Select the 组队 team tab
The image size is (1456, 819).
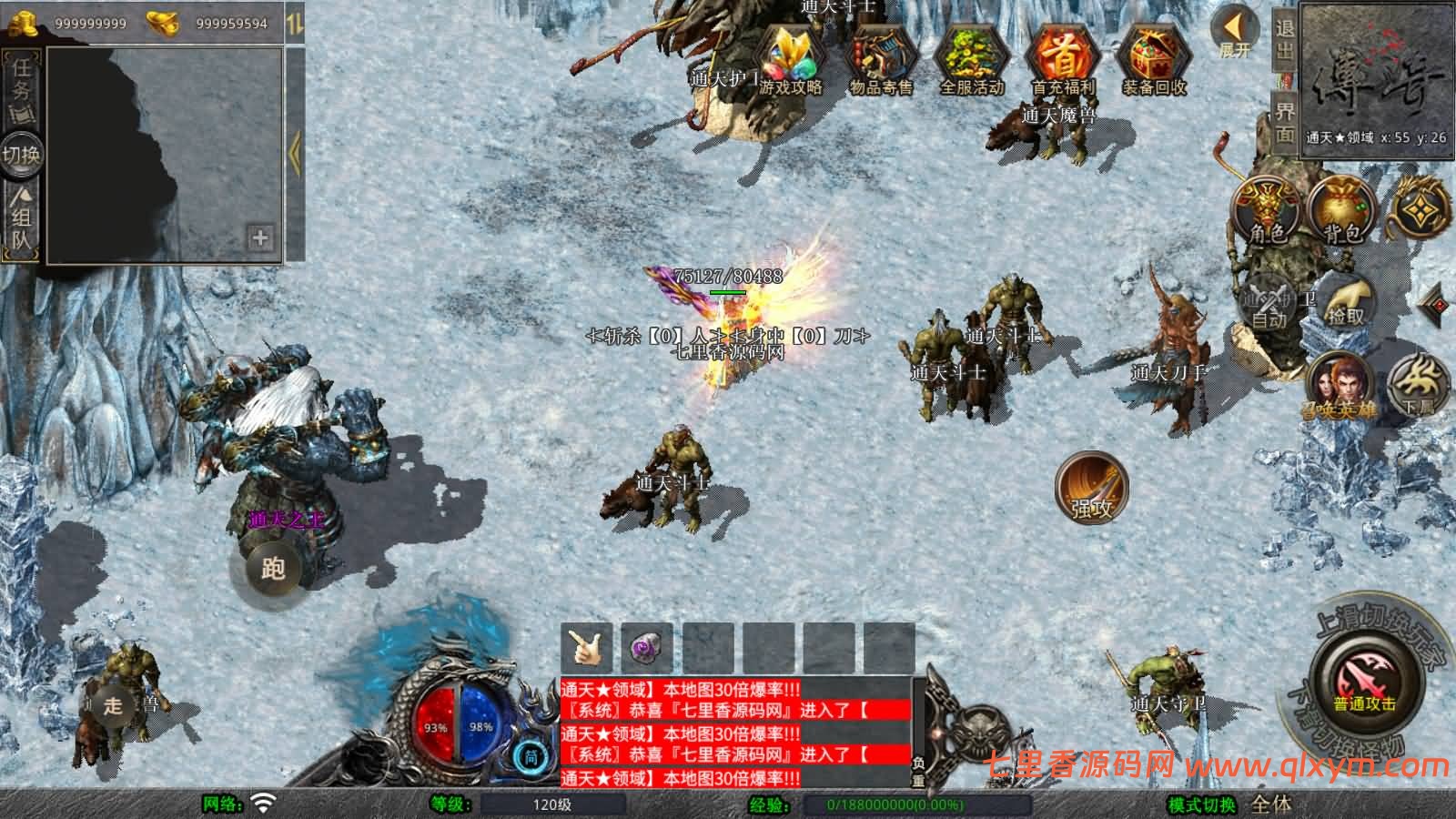21,221
